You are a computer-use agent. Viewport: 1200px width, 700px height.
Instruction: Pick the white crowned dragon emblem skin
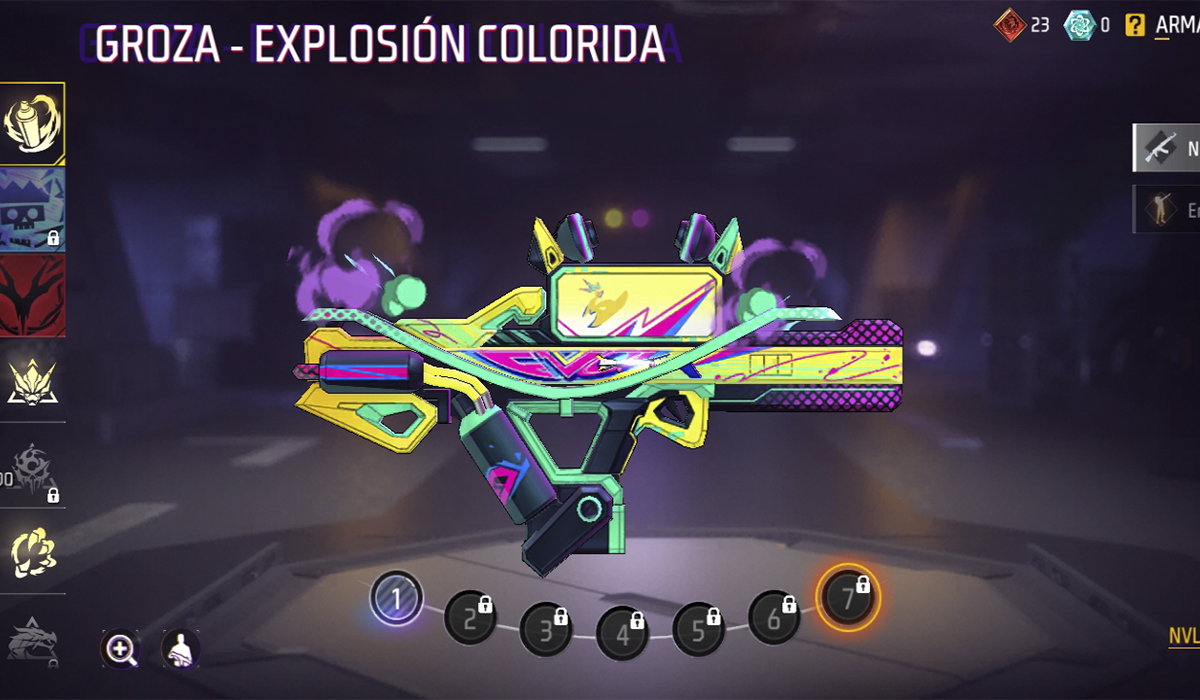[x=32, y=381]
